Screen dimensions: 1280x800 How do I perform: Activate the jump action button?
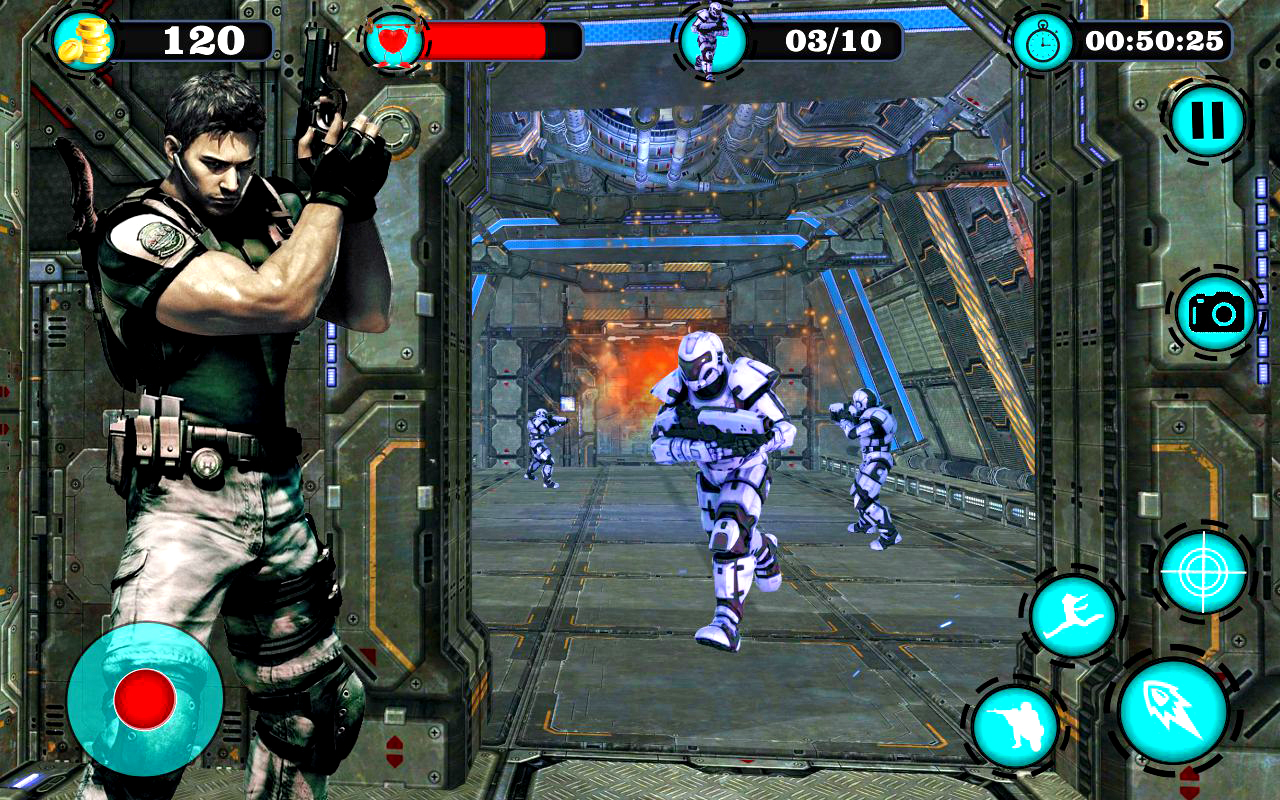1072,617
